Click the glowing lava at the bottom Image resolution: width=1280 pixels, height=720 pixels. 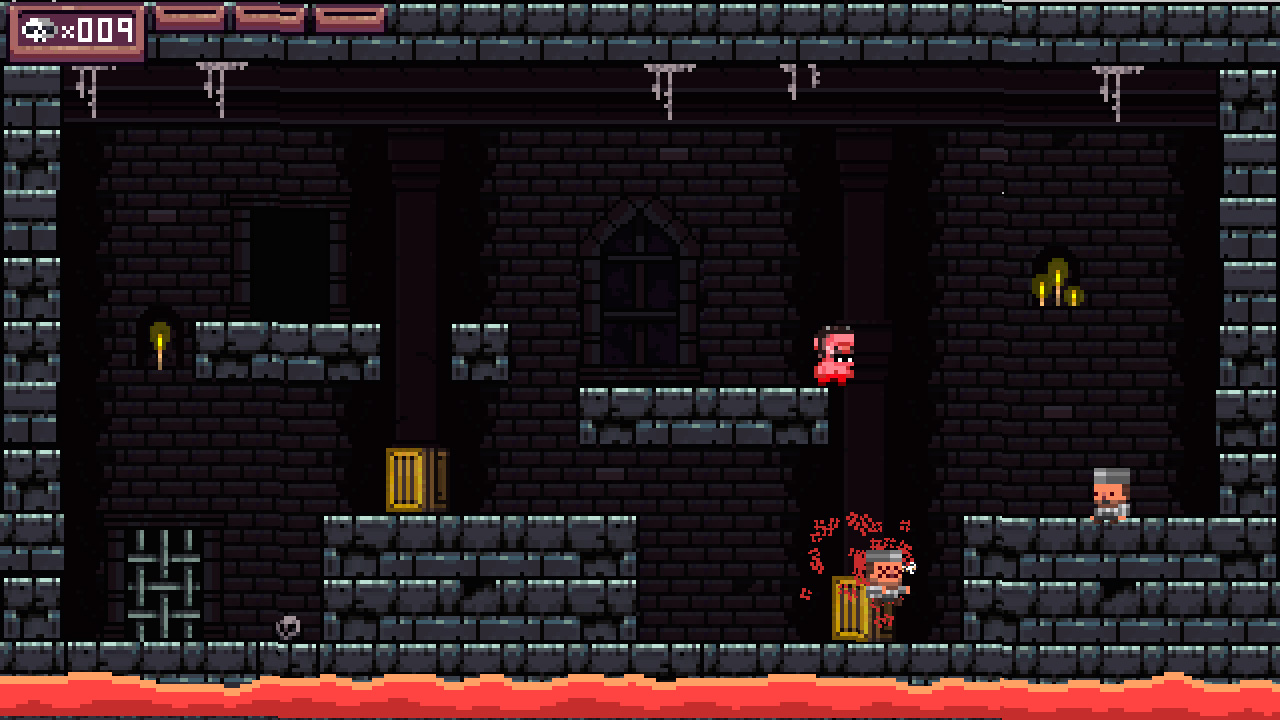640,700
